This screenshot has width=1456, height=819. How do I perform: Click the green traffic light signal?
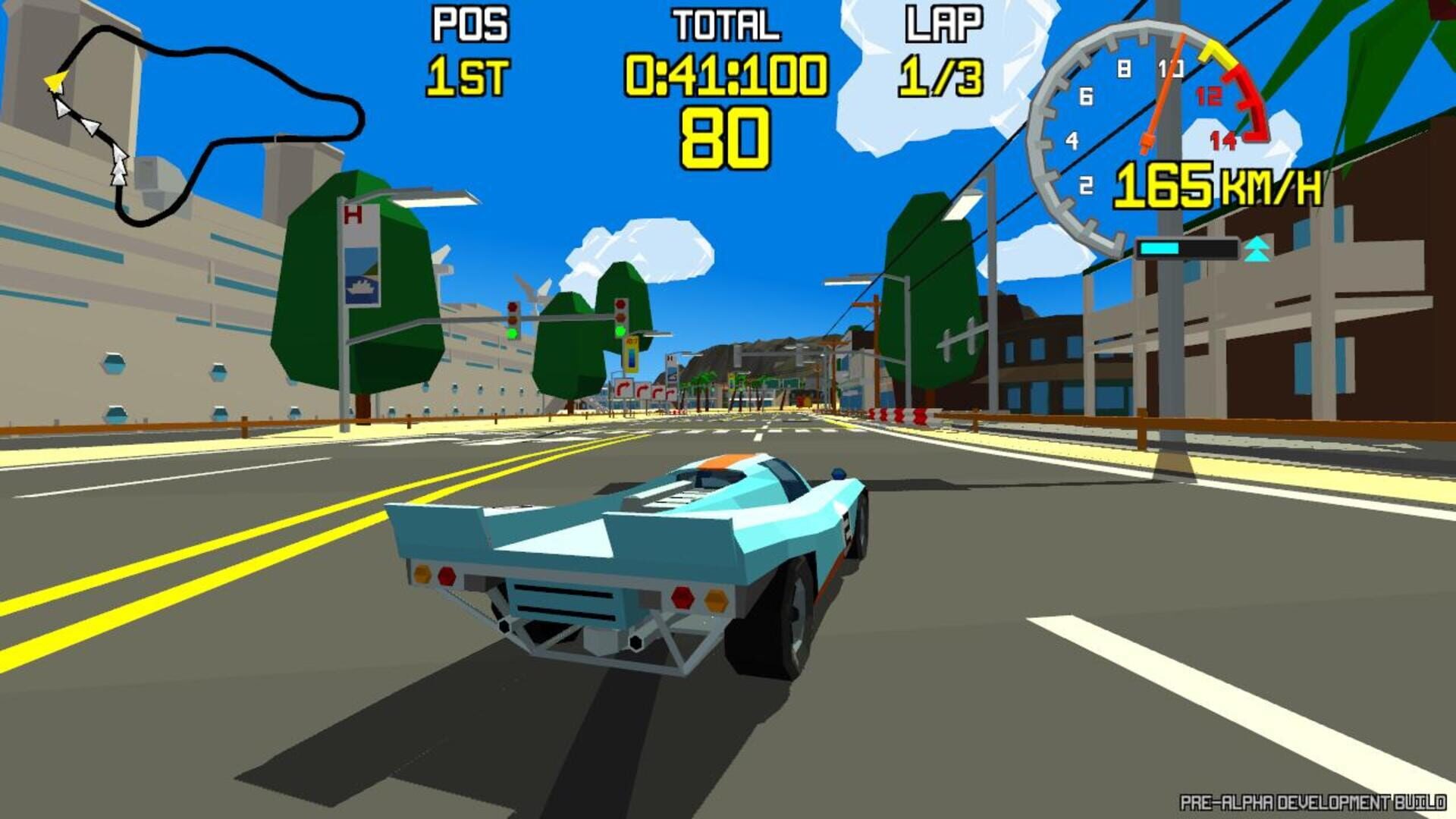point(513,332)
